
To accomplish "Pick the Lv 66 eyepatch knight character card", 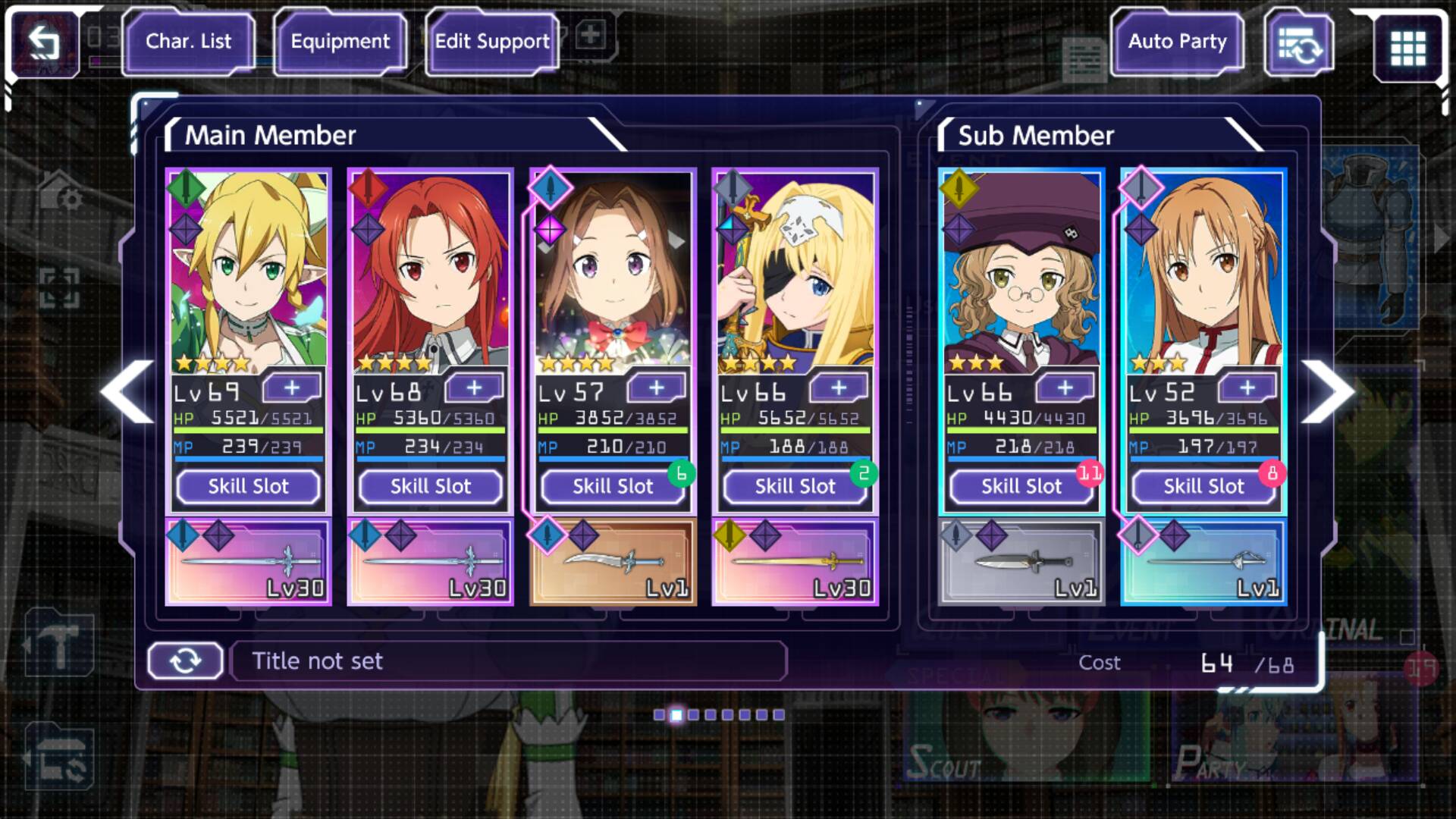I will 795,273.
